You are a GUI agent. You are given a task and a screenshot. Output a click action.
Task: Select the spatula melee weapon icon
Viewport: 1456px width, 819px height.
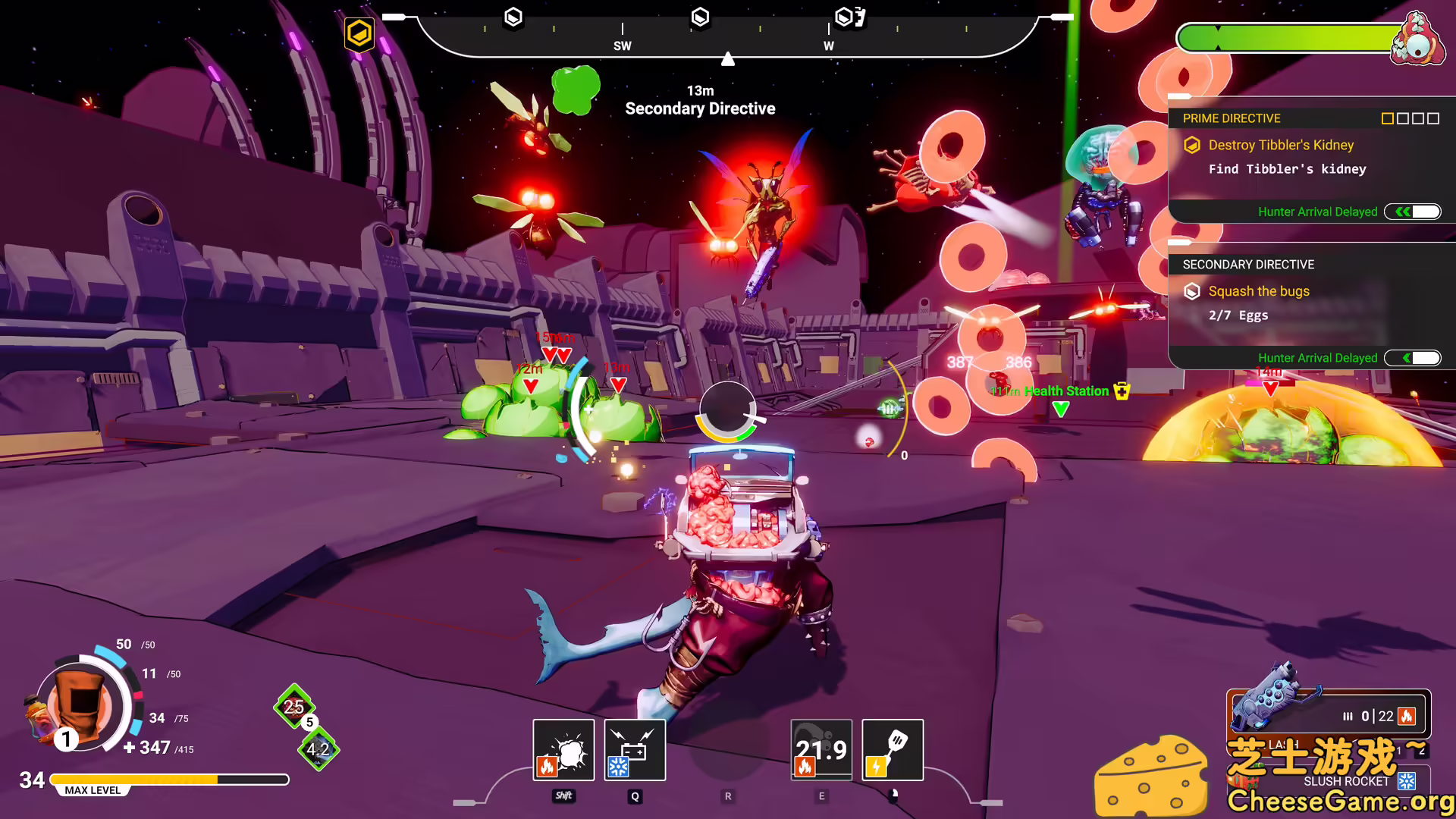point(893,749)
